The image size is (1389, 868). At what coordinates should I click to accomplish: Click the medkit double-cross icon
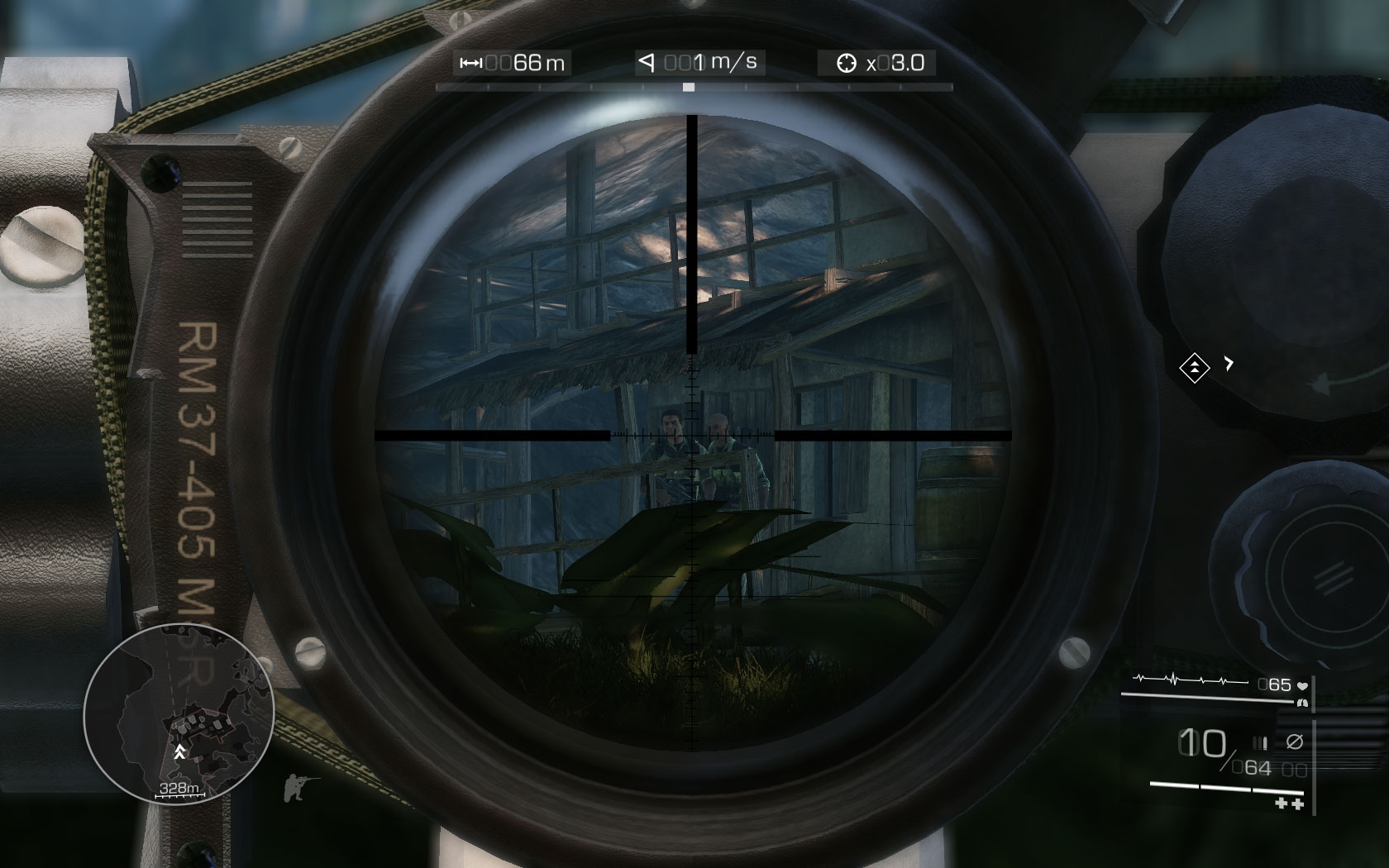point(1288,804)
